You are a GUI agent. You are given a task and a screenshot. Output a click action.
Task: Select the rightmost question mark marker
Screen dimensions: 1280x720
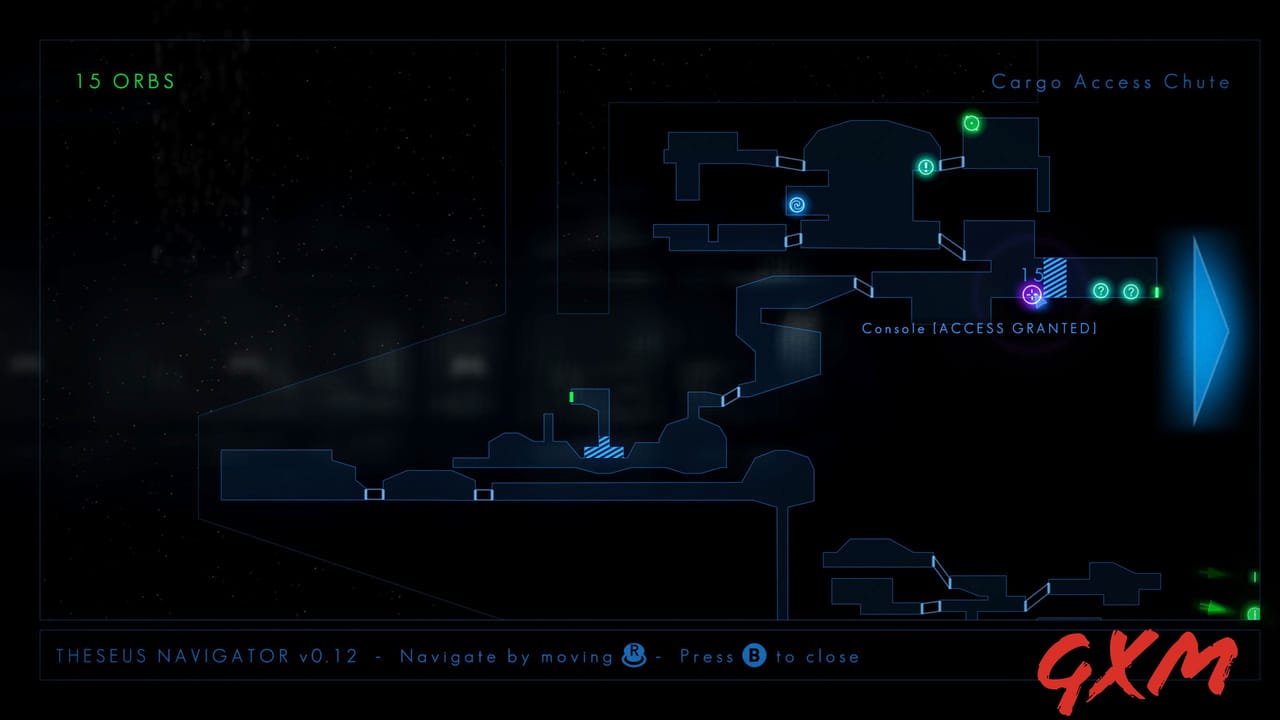1131,291
